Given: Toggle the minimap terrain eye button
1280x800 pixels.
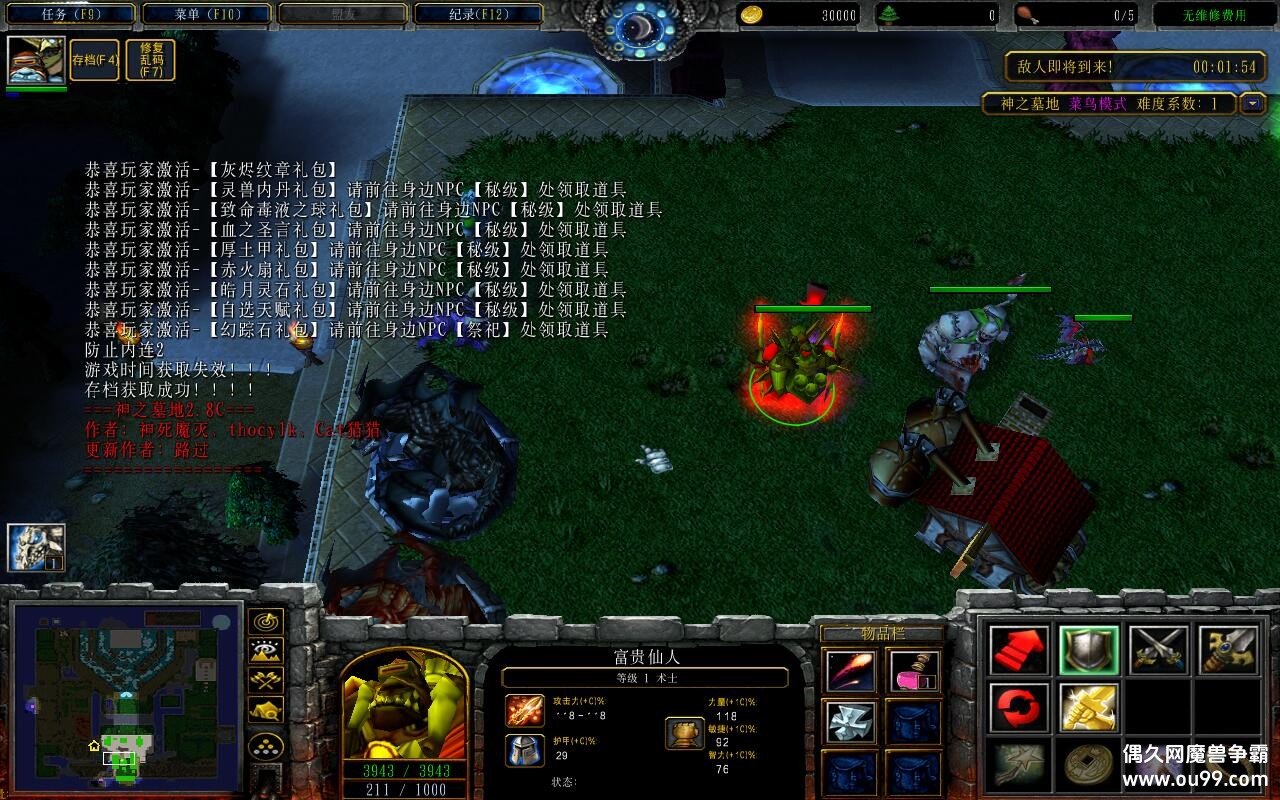Looking at the screenshot, I should click(x=265, y=651).
